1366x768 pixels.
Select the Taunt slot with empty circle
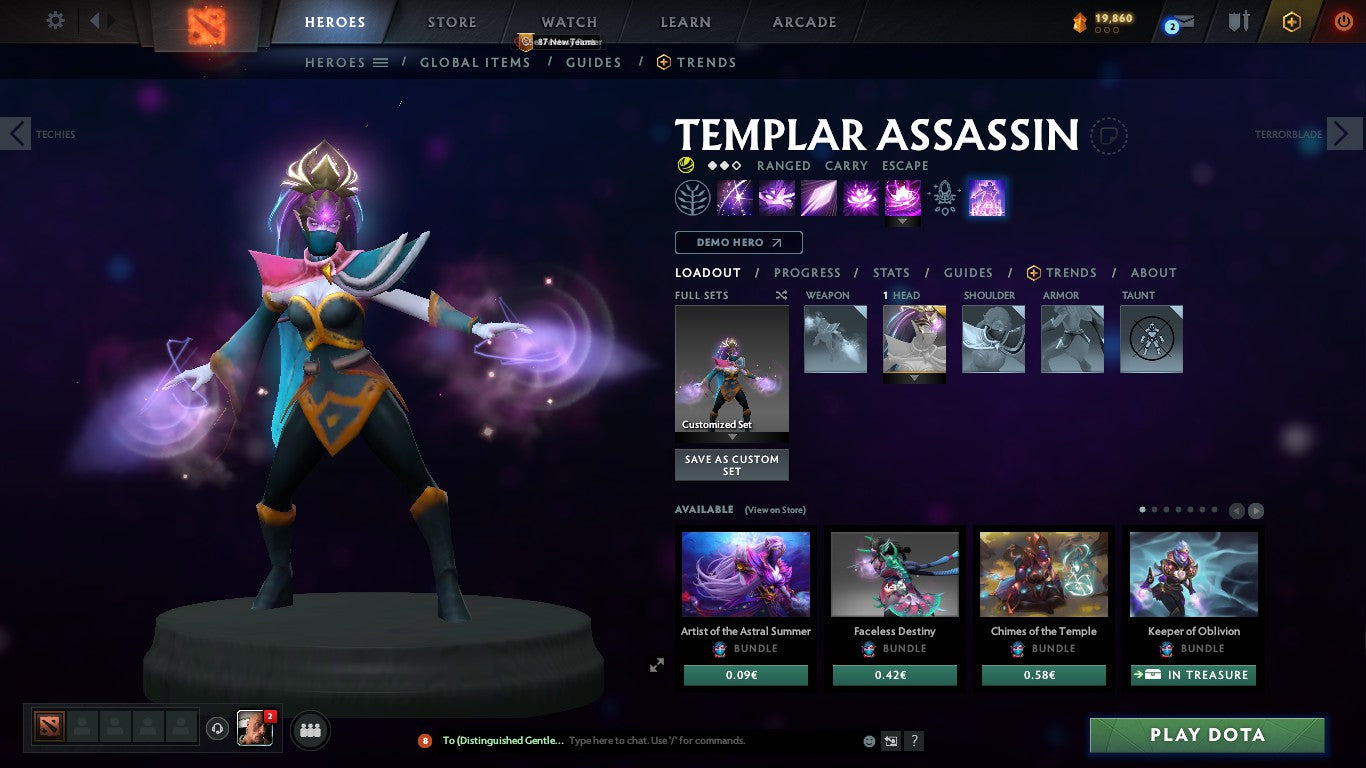[1151, 339]
